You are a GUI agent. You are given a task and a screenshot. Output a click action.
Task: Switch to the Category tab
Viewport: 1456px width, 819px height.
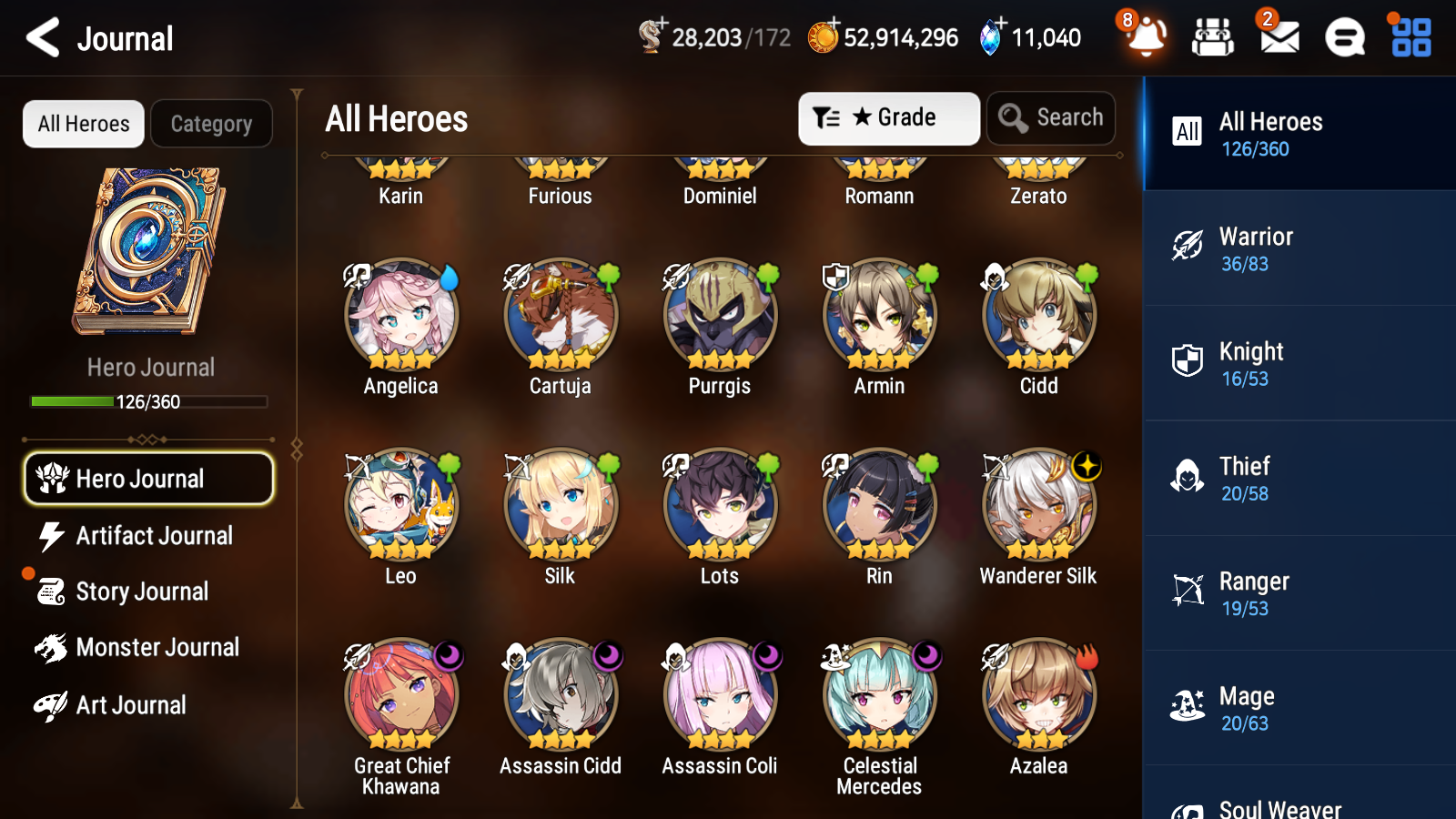[211, 124]
